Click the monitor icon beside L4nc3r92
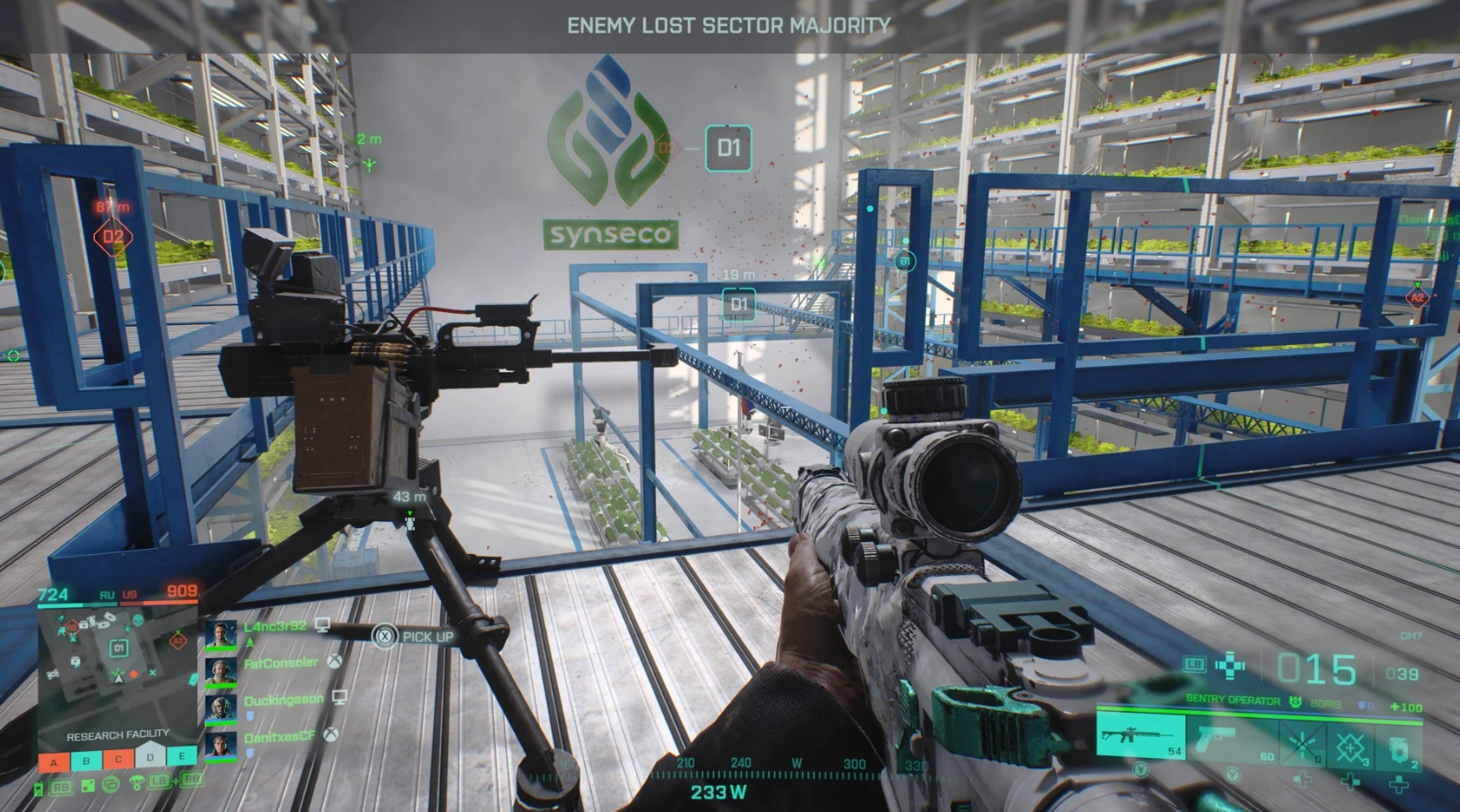 323,626
